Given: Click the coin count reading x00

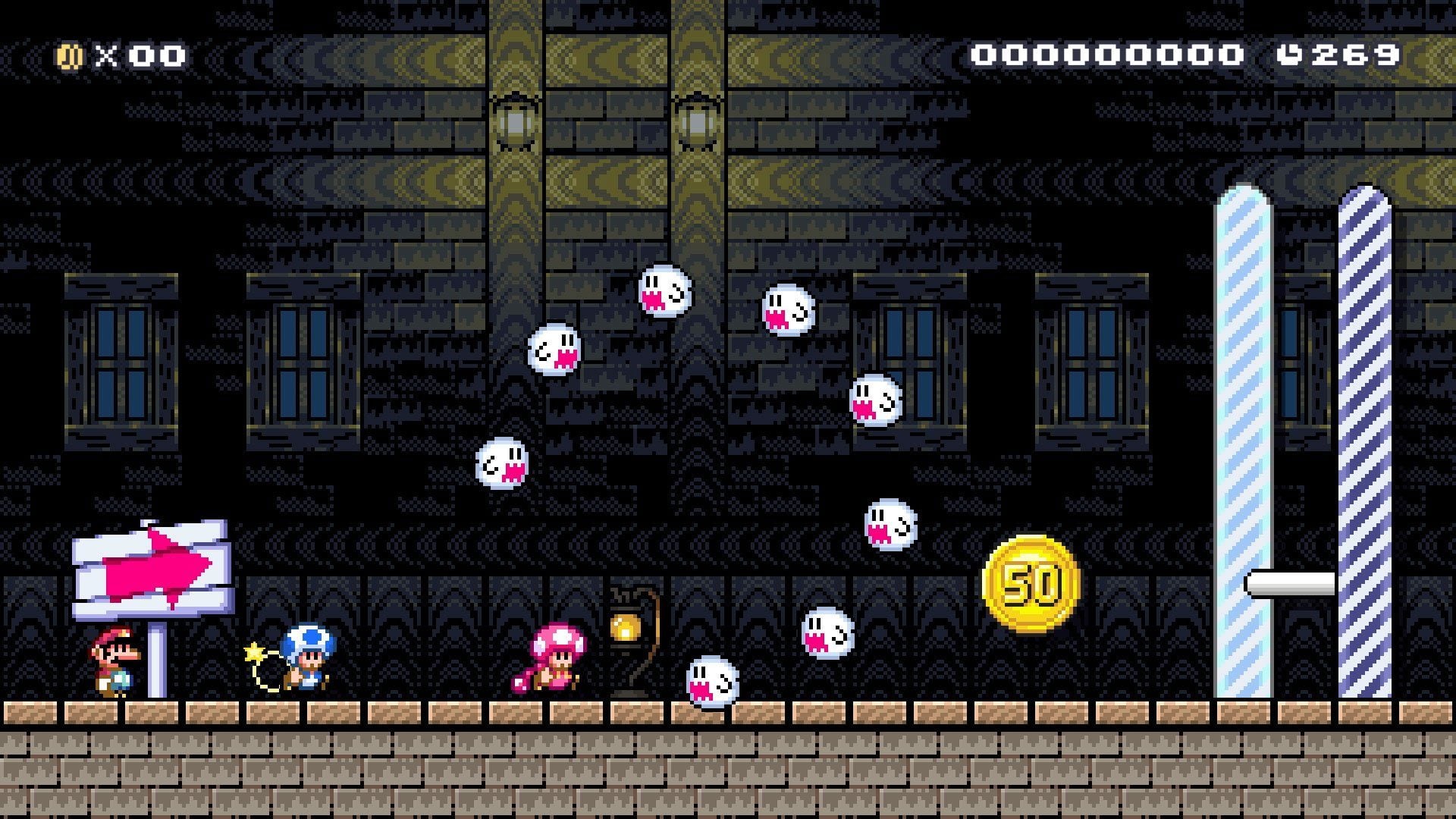Looking at the screenshot, I should coord(135,54).
